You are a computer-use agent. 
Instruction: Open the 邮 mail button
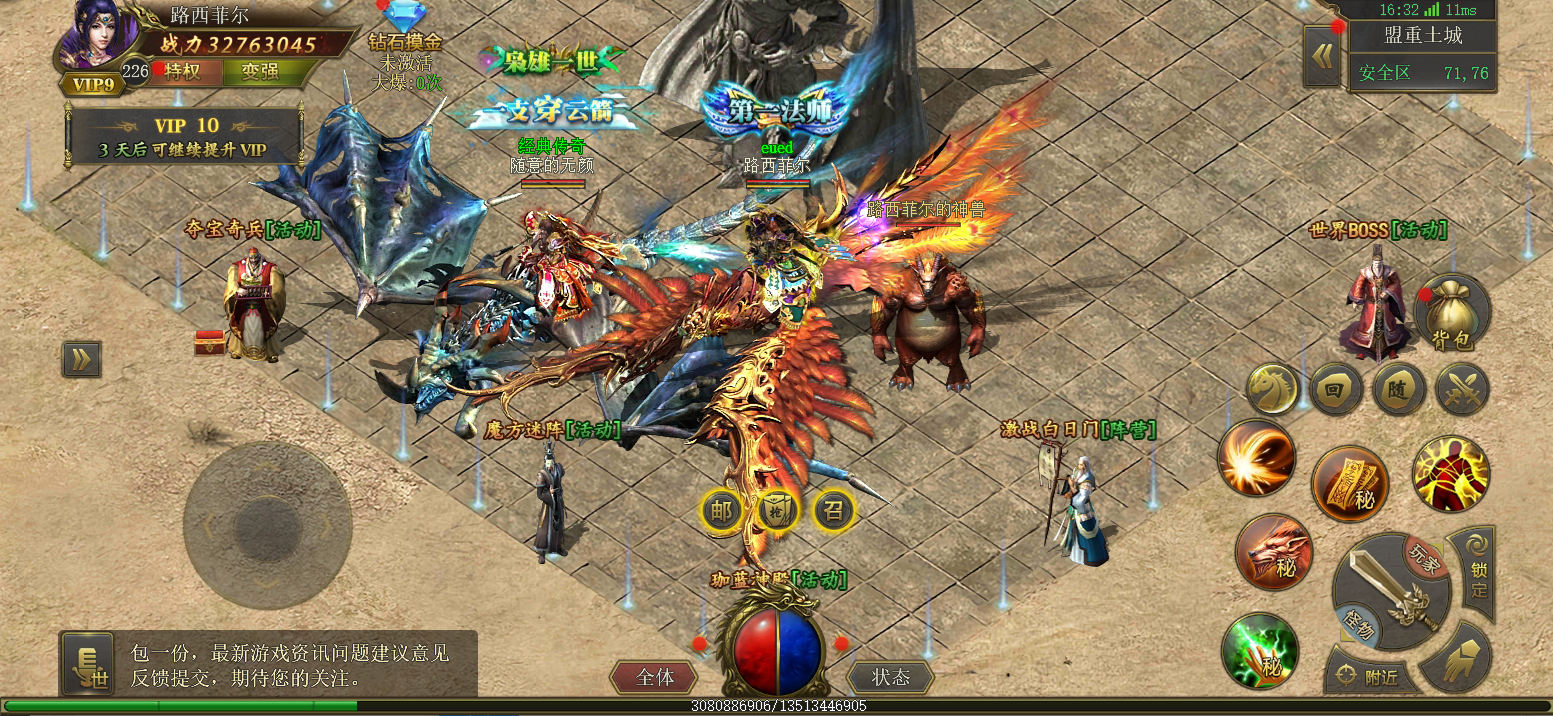point(720,511)
